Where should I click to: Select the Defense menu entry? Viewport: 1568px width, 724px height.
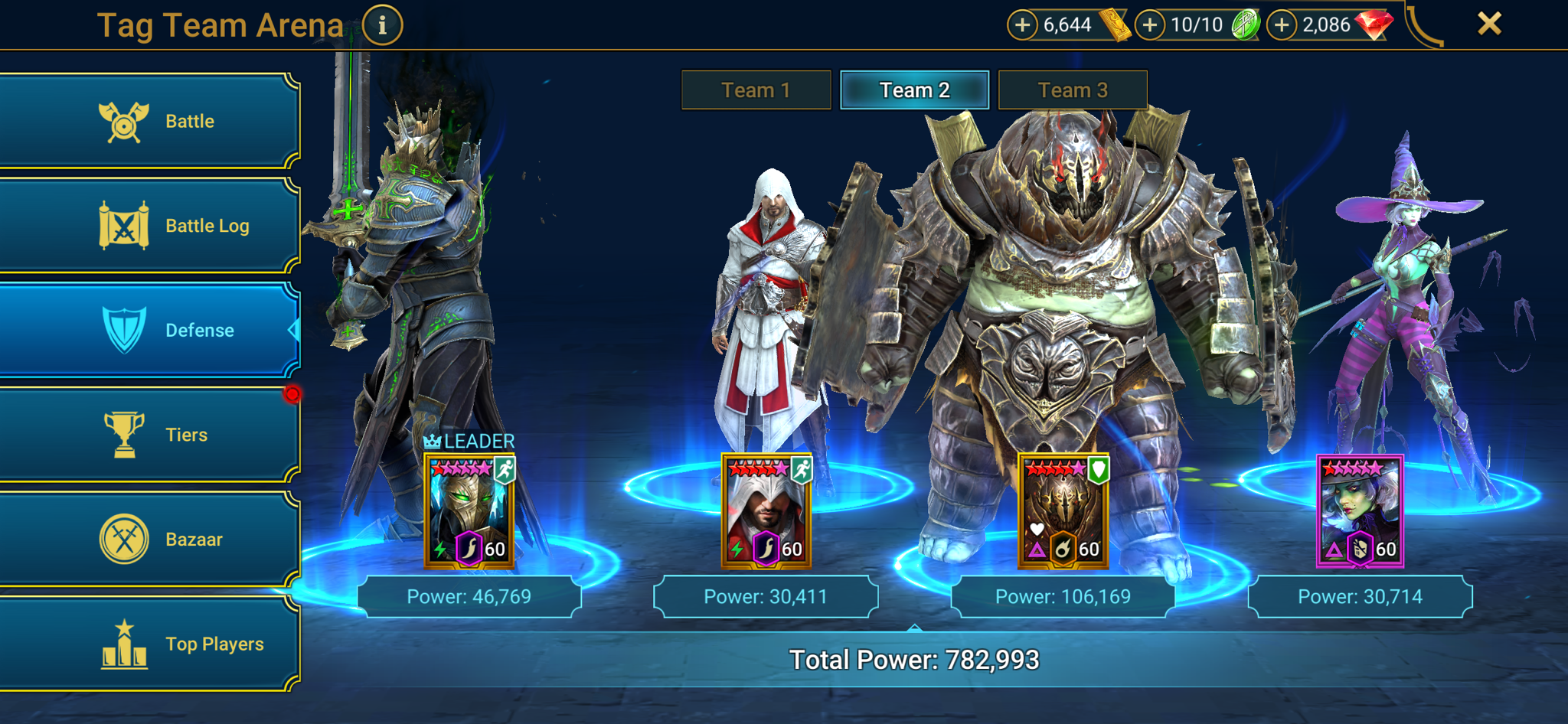click(x=149, y=330)
